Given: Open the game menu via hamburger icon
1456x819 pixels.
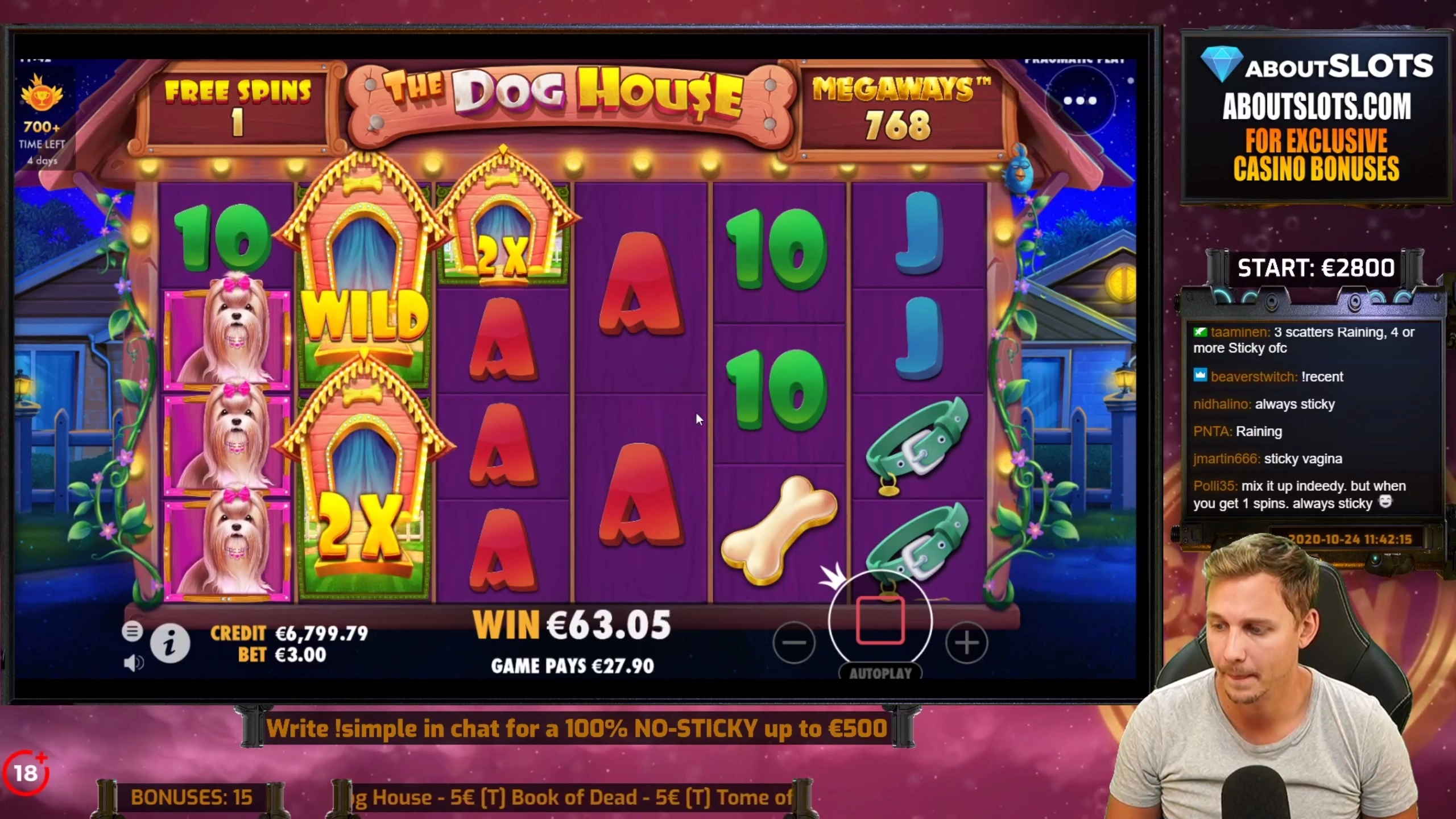Looking at the screenshot, I should pos(133,631).
